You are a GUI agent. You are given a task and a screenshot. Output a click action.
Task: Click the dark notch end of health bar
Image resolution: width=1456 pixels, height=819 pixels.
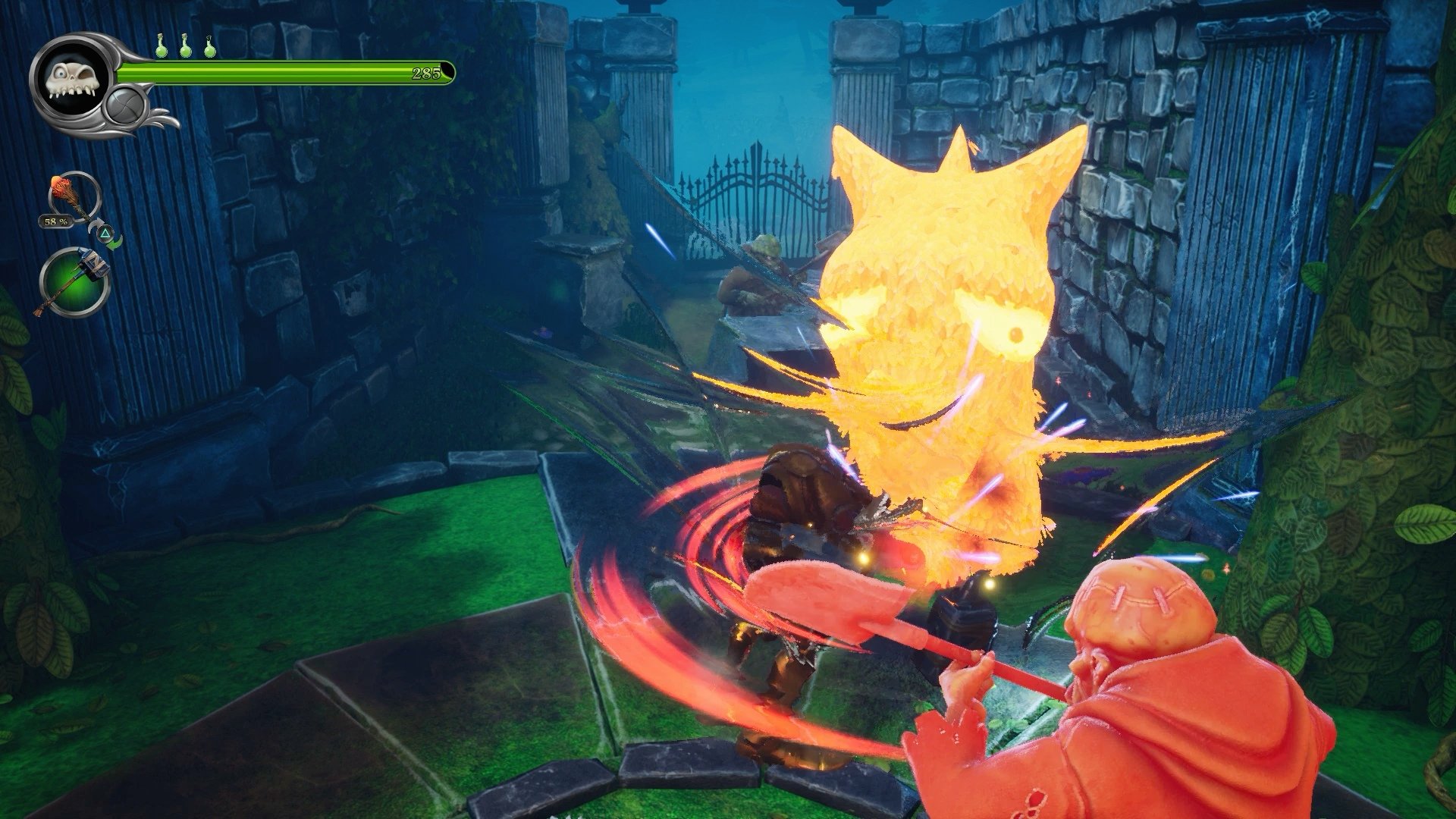point(447,71)
